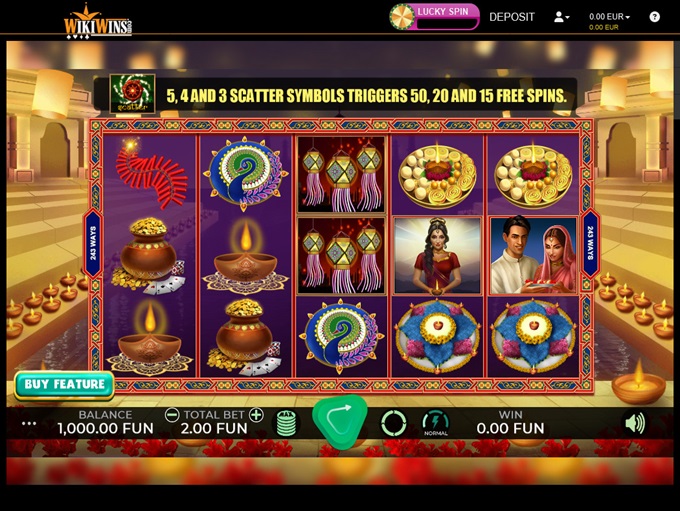Screen dimensions: 680x511
Task: Decrease total bet with the minus button
Action: coord(172,415)
